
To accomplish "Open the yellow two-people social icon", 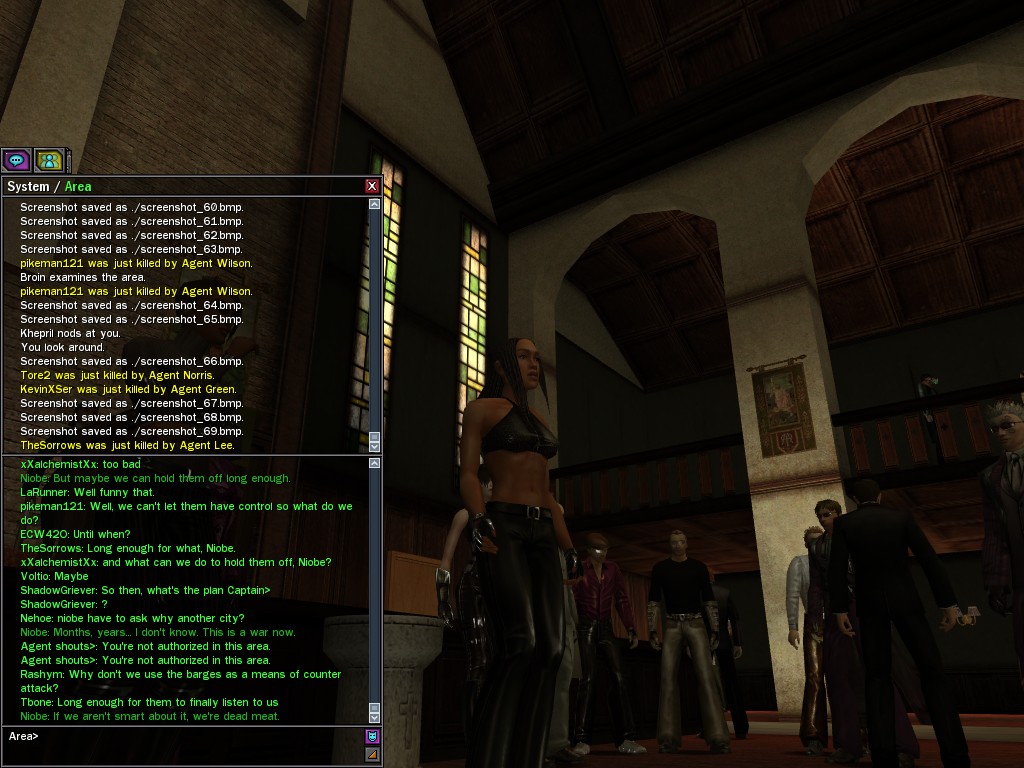I will coord(48,160).
